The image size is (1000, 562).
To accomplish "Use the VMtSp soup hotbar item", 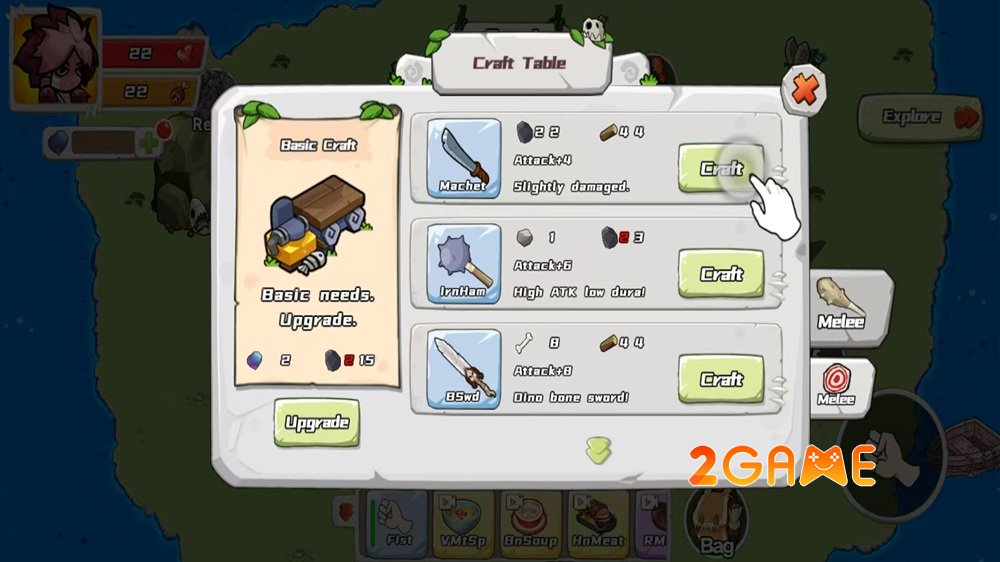I will [x=462, y=522].
